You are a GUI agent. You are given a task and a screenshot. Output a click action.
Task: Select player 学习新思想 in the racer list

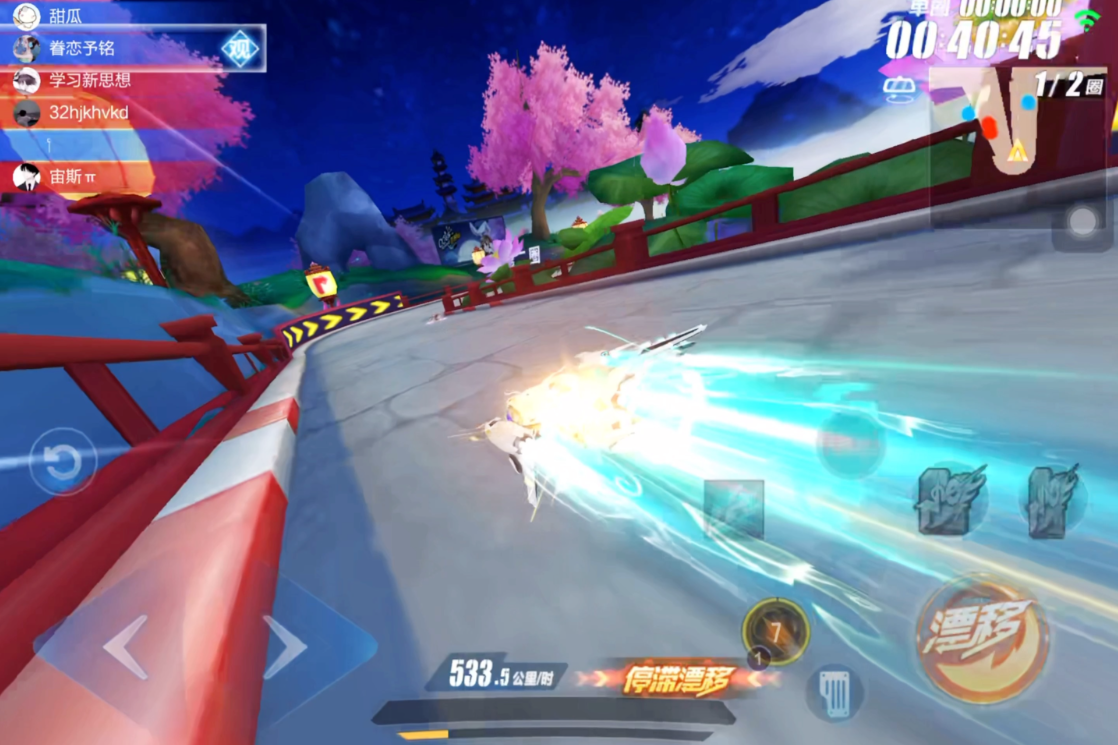click(90, 80)
